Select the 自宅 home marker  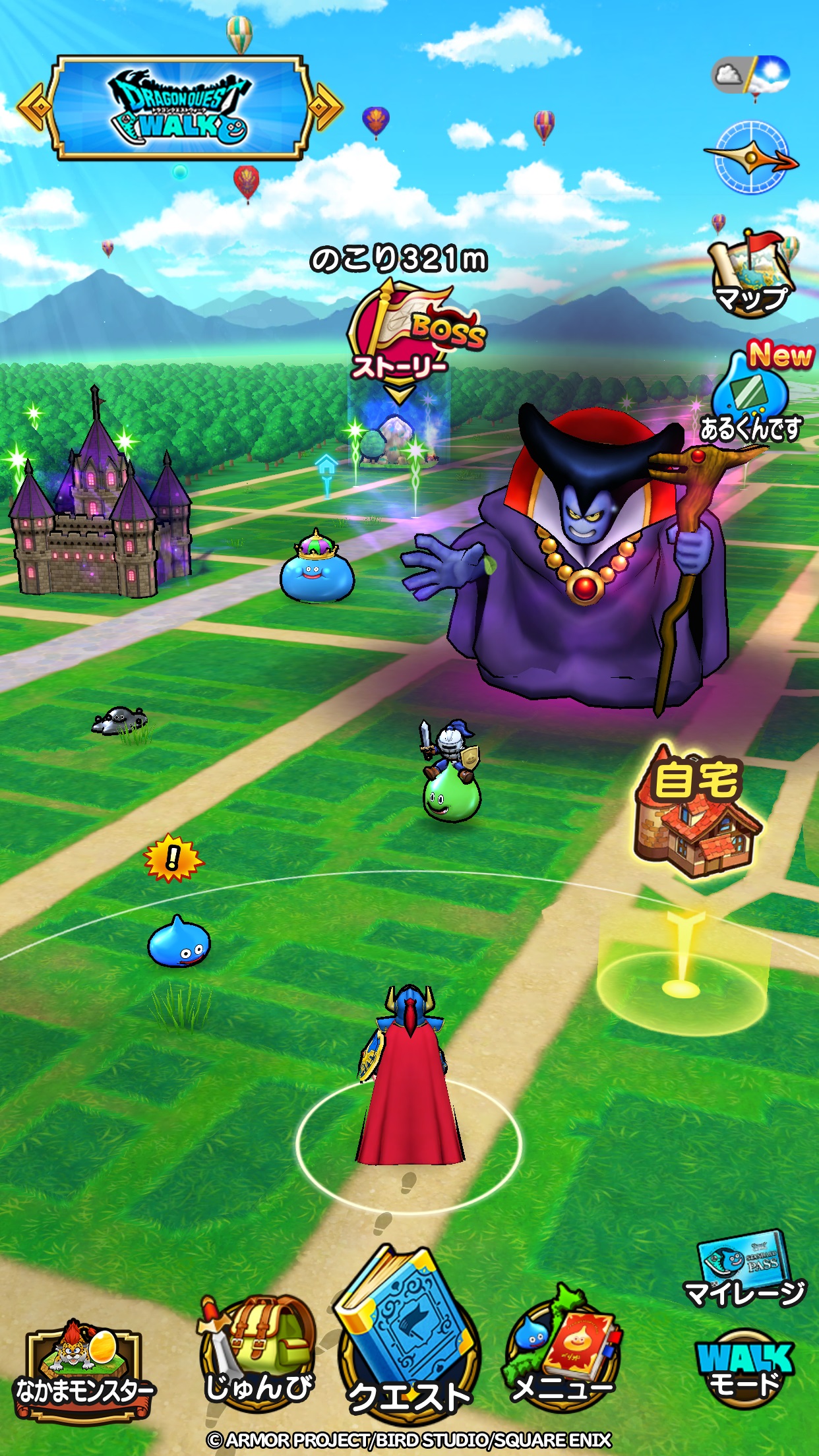[696, 818]
